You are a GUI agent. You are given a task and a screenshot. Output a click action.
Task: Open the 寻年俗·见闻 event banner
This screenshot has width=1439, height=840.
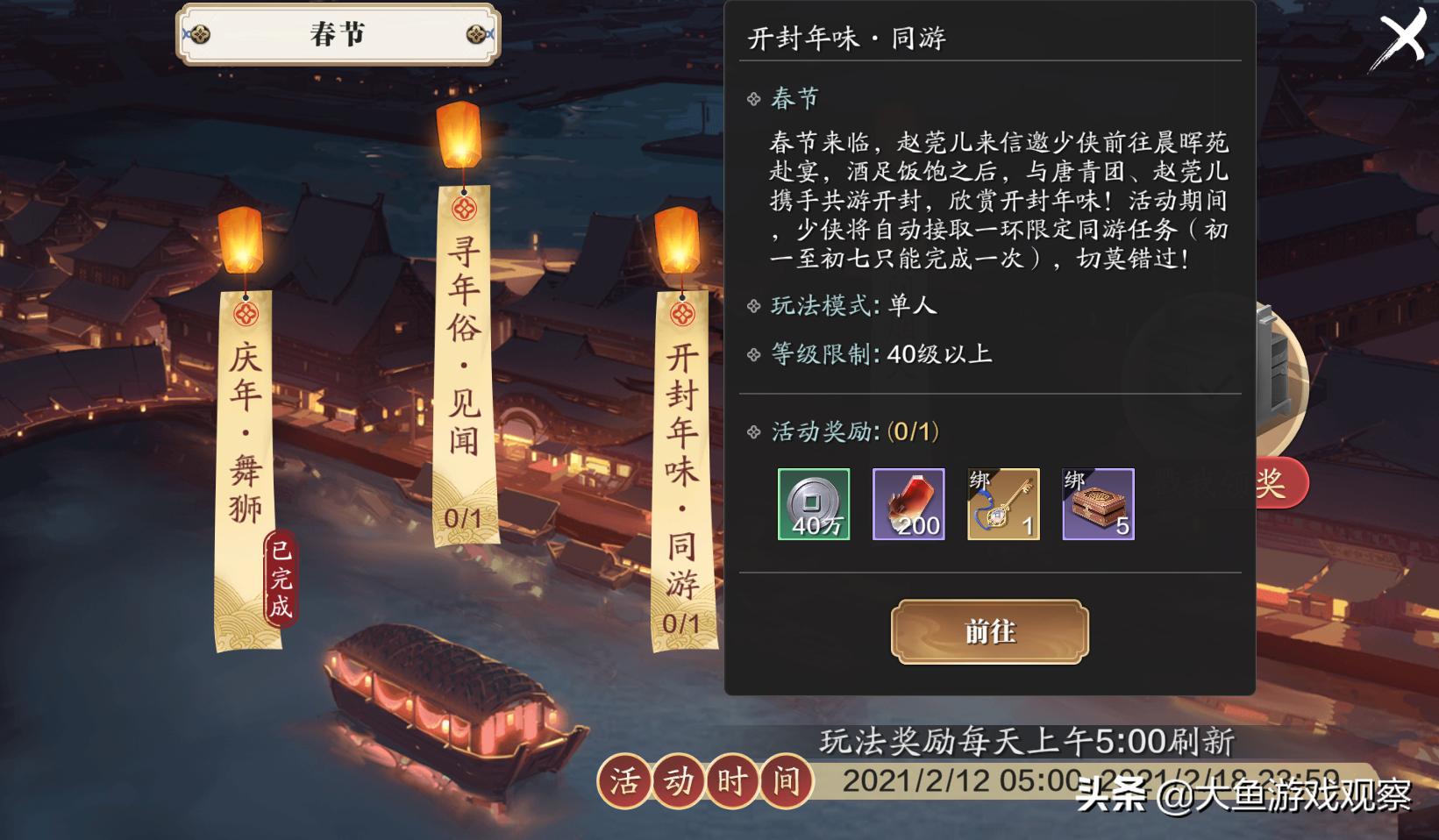pos(463,351)
